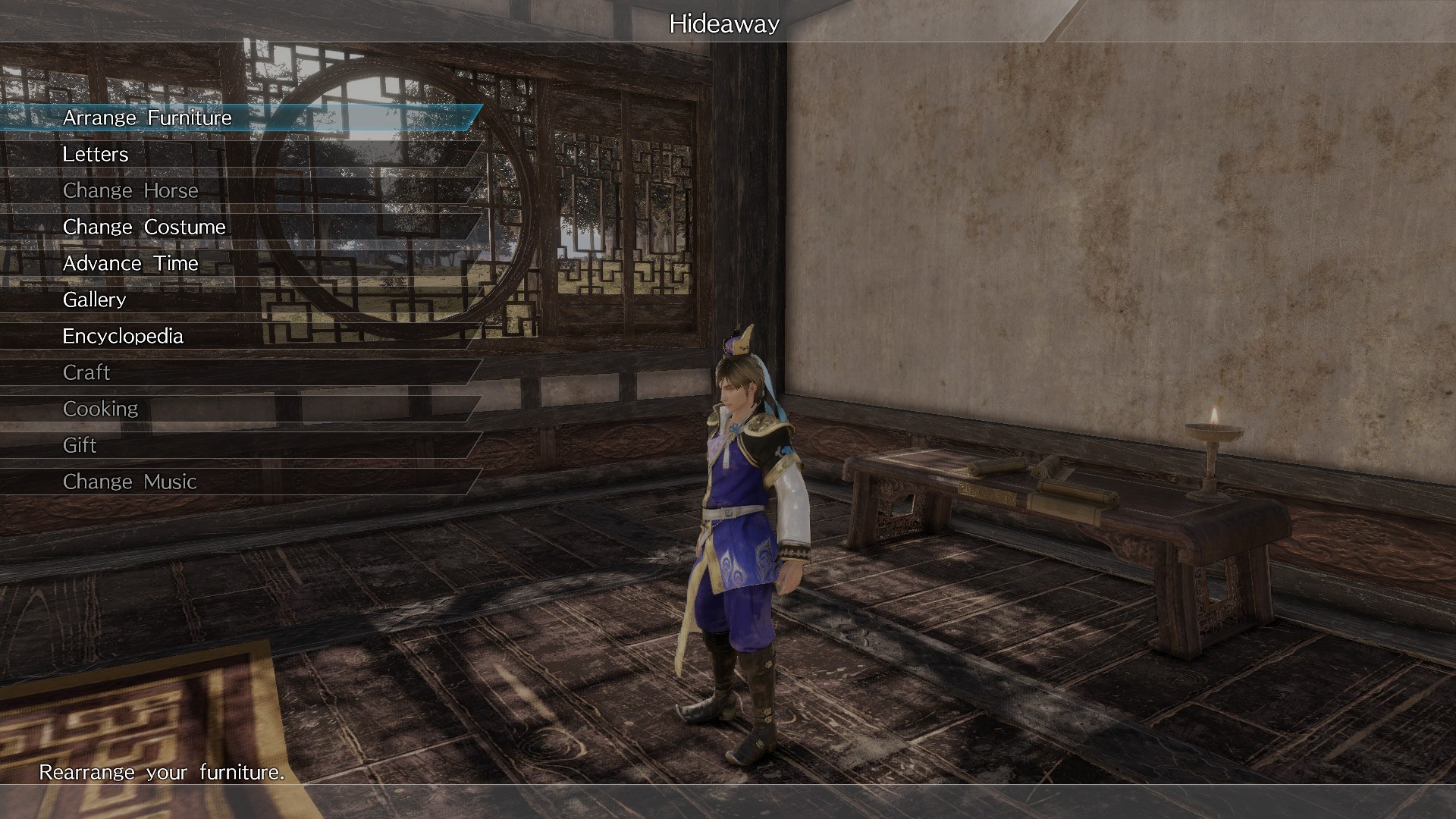Click the Hideaway title at the top
This screenshot has width=1456, height=819.
click(x=725, y=24)
